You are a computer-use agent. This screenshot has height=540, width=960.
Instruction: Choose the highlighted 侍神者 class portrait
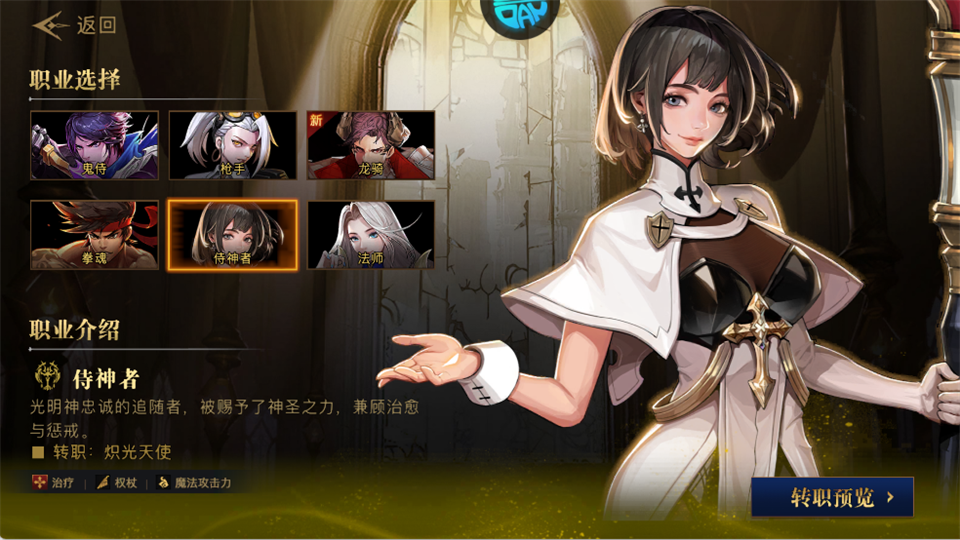click(232, 235)
